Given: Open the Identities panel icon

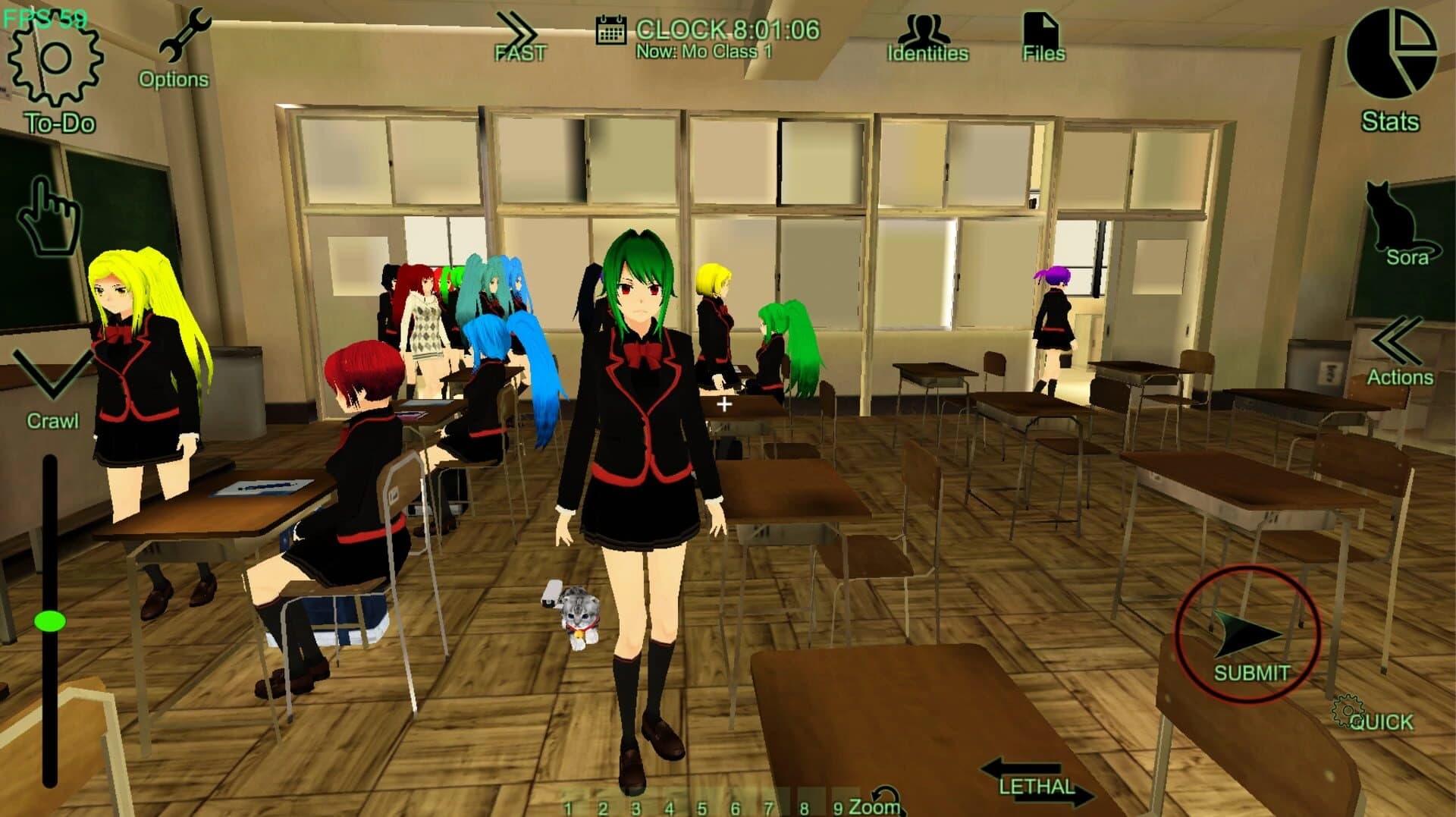Looking at the screenshot, I should [x=927, y=30].
